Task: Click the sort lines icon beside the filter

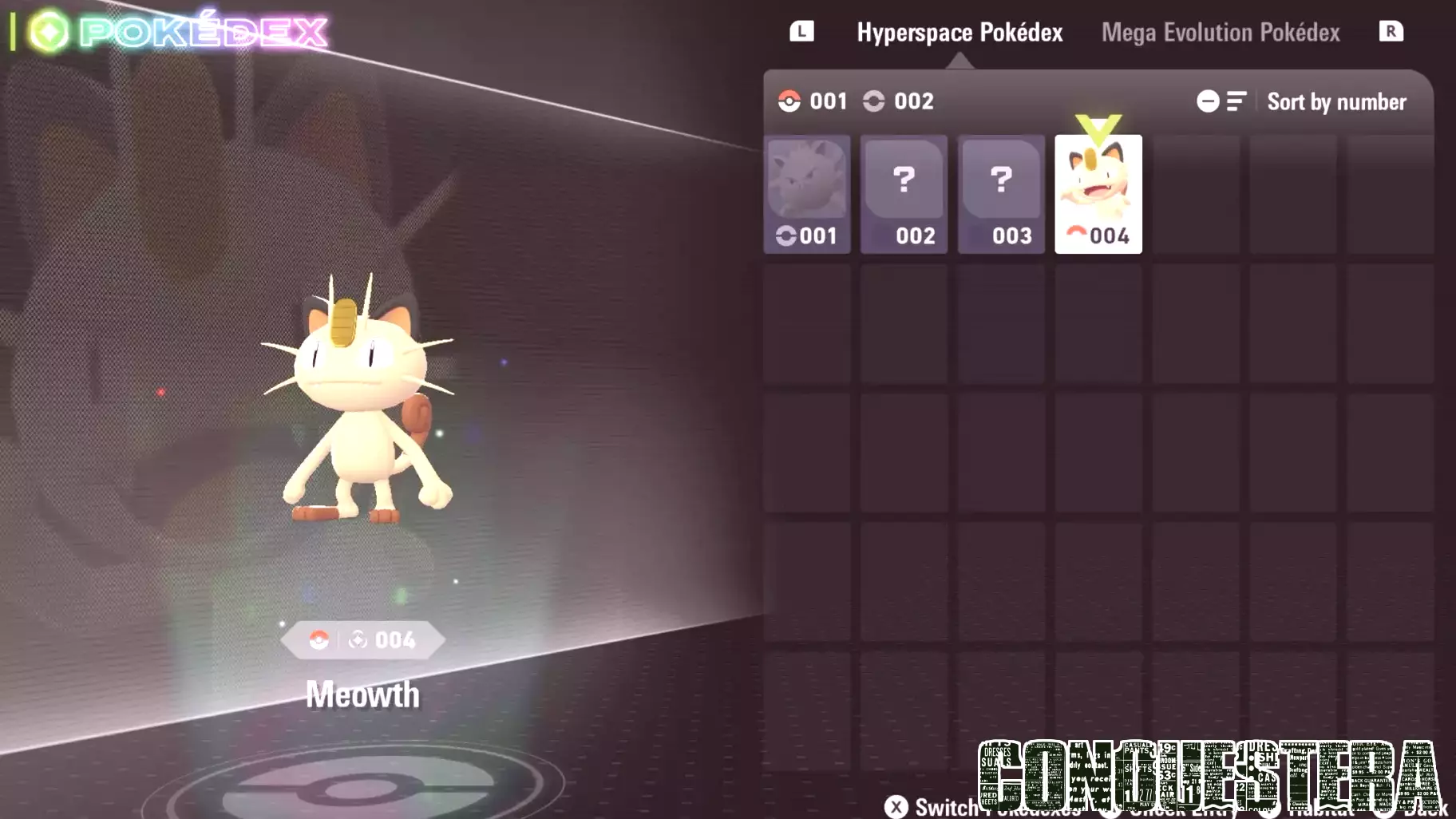Action: pyautogui.click(x=1238, y=101)
